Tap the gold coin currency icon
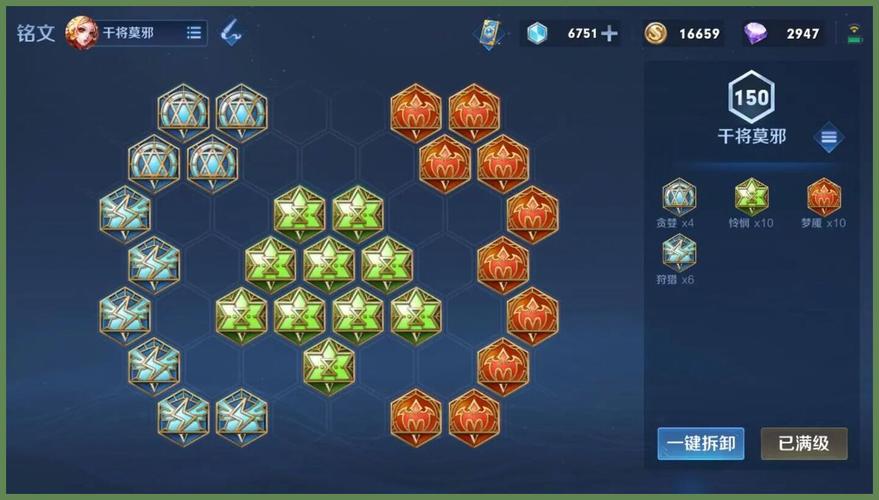This screenshot has width=879, height=500. coord(656,33)
